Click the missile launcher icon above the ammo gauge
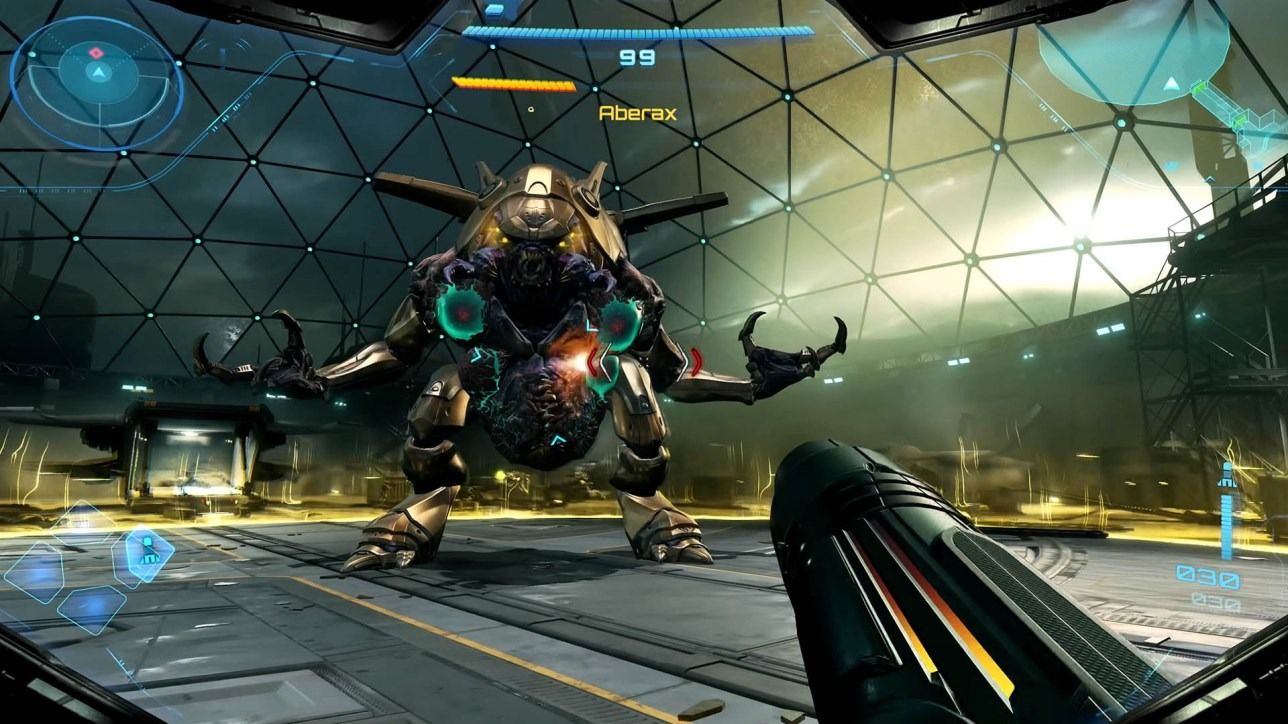Viewport: 1288px width, 724px height. 1227,473
